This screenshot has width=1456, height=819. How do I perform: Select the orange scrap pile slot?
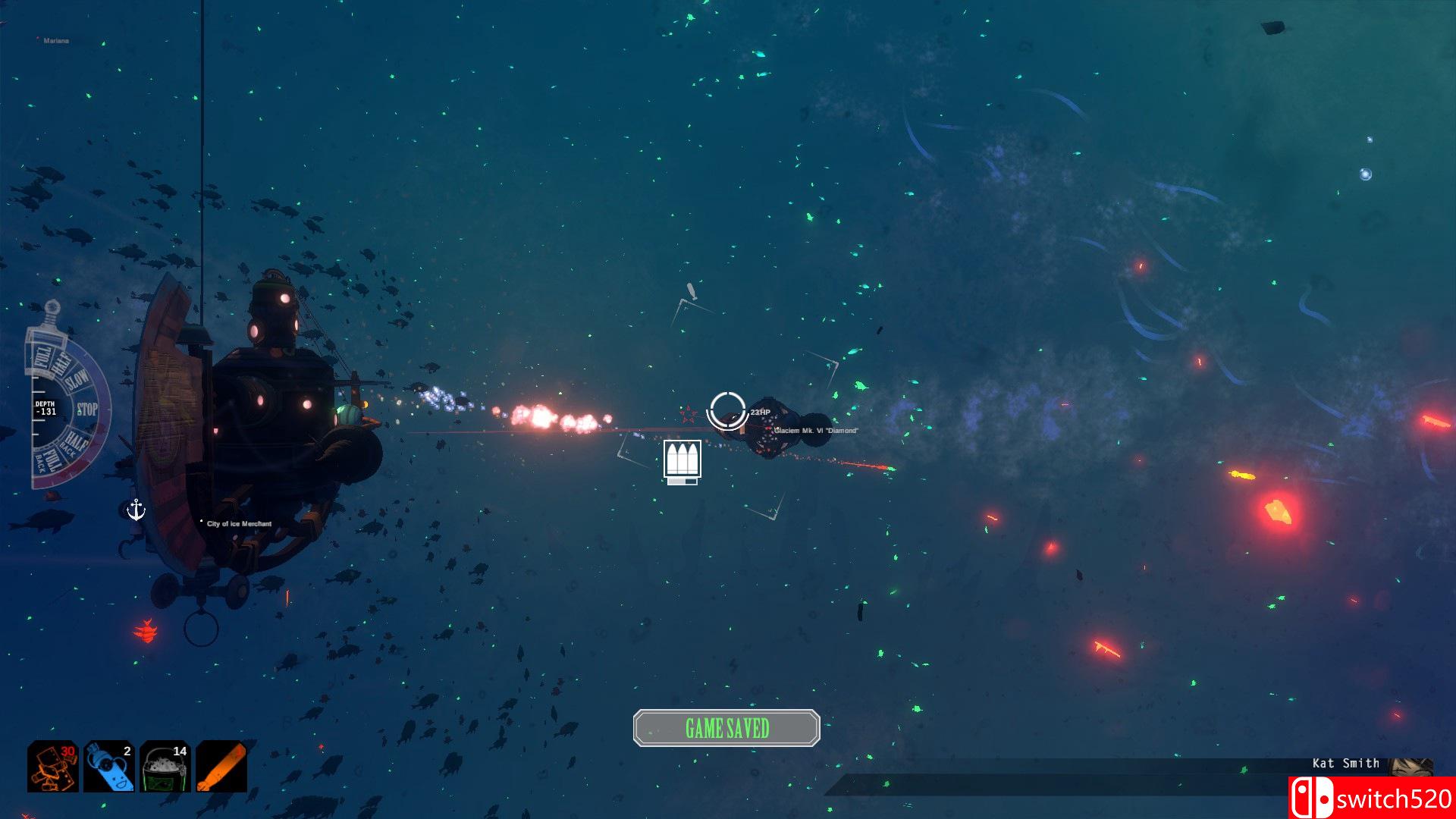pyautogui.click(x=53, y=767)
